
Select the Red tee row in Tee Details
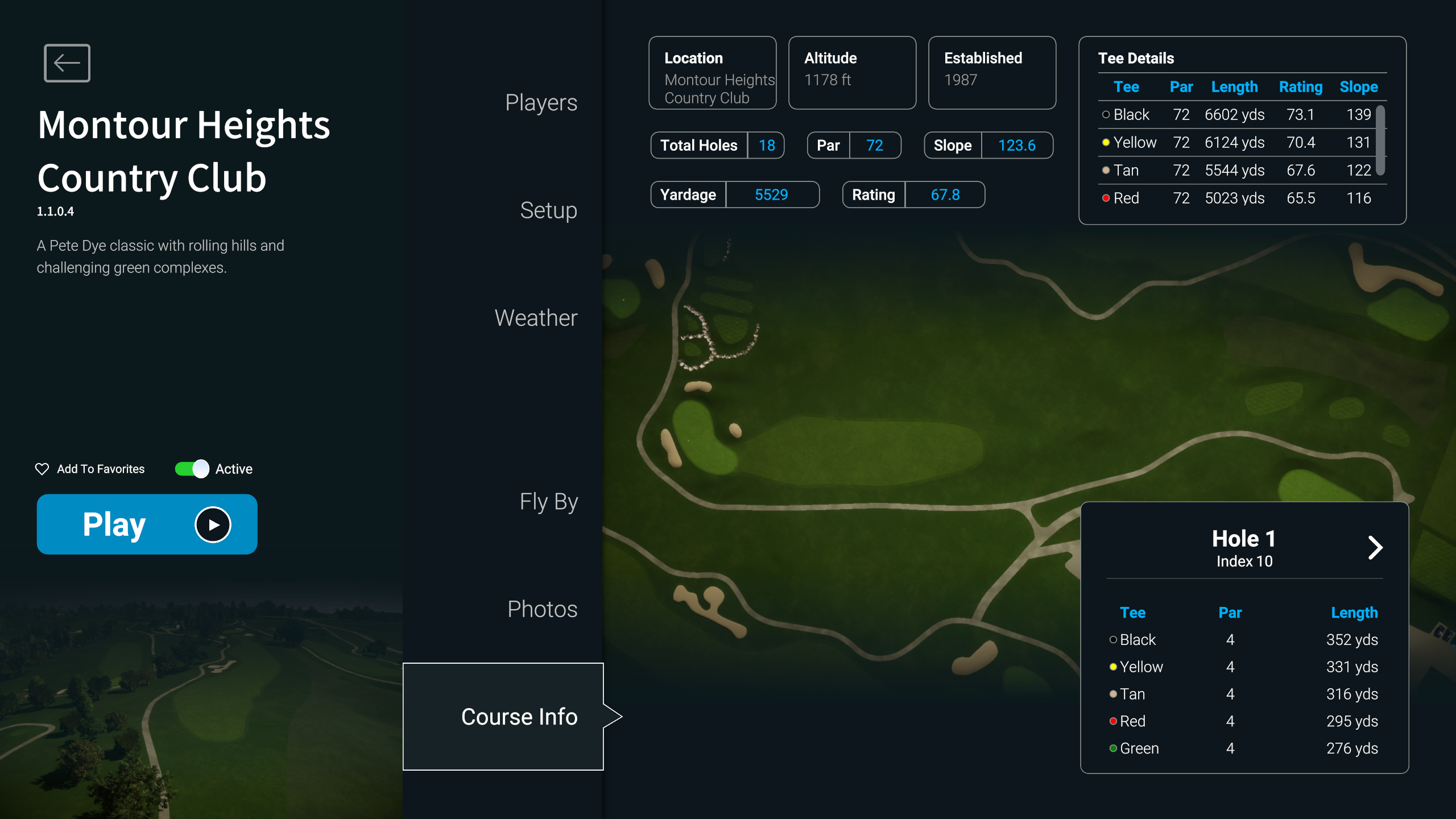tap(1235, 198)
